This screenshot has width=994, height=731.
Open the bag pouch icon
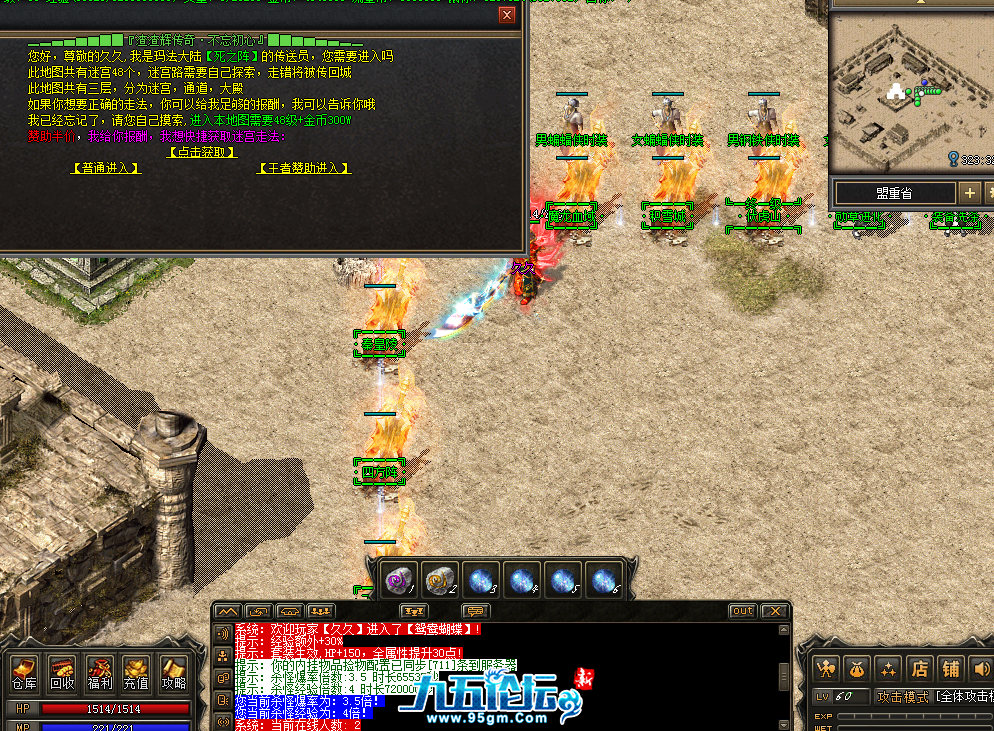pos(856,668)
